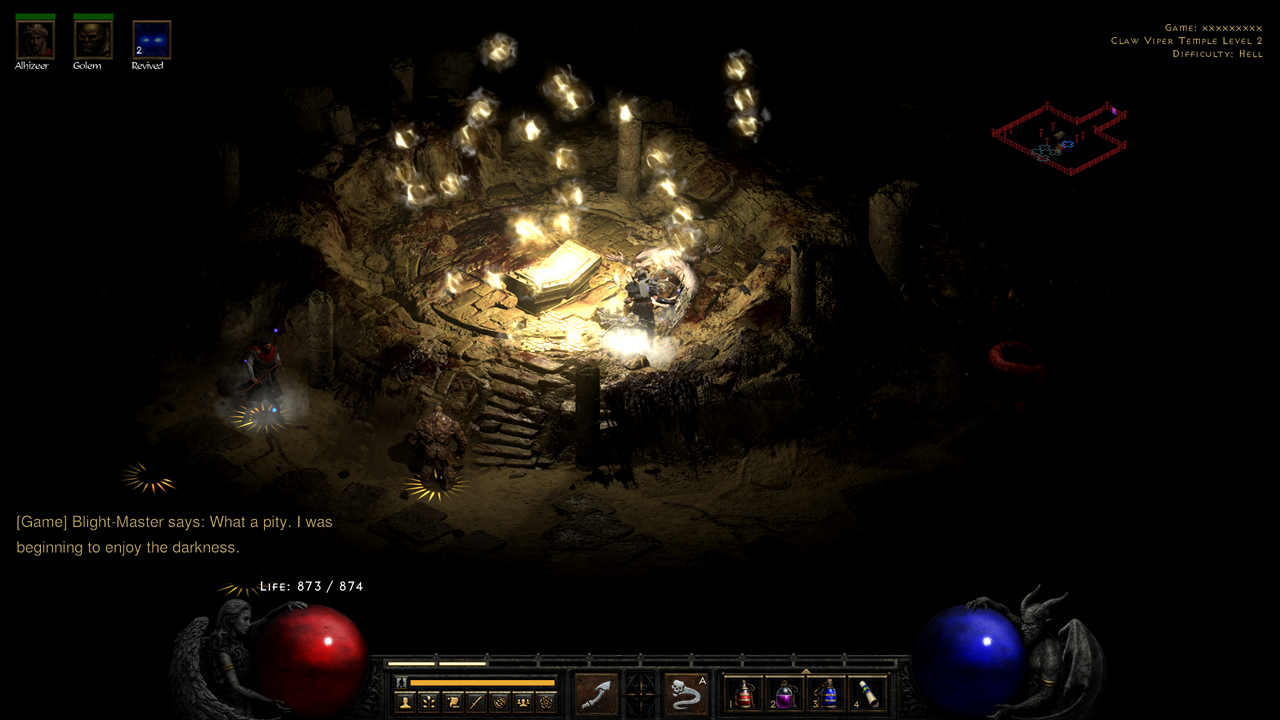
Task: Open the party screen people icon
Action: tap(522, 702)
